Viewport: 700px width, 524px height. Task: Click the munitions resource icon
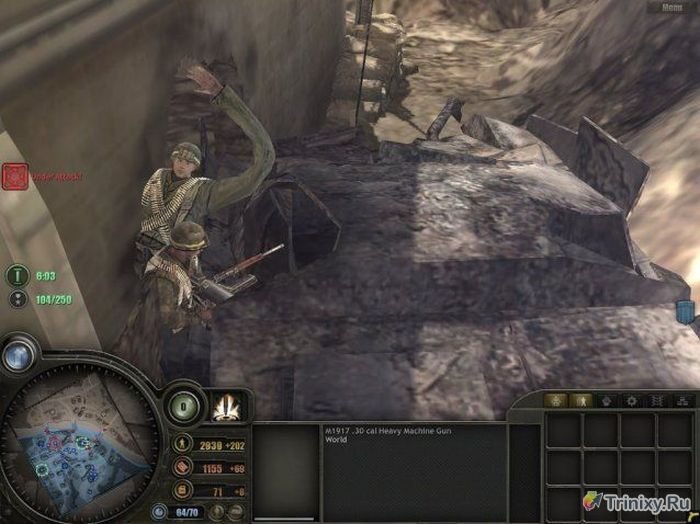pos(183,466)
